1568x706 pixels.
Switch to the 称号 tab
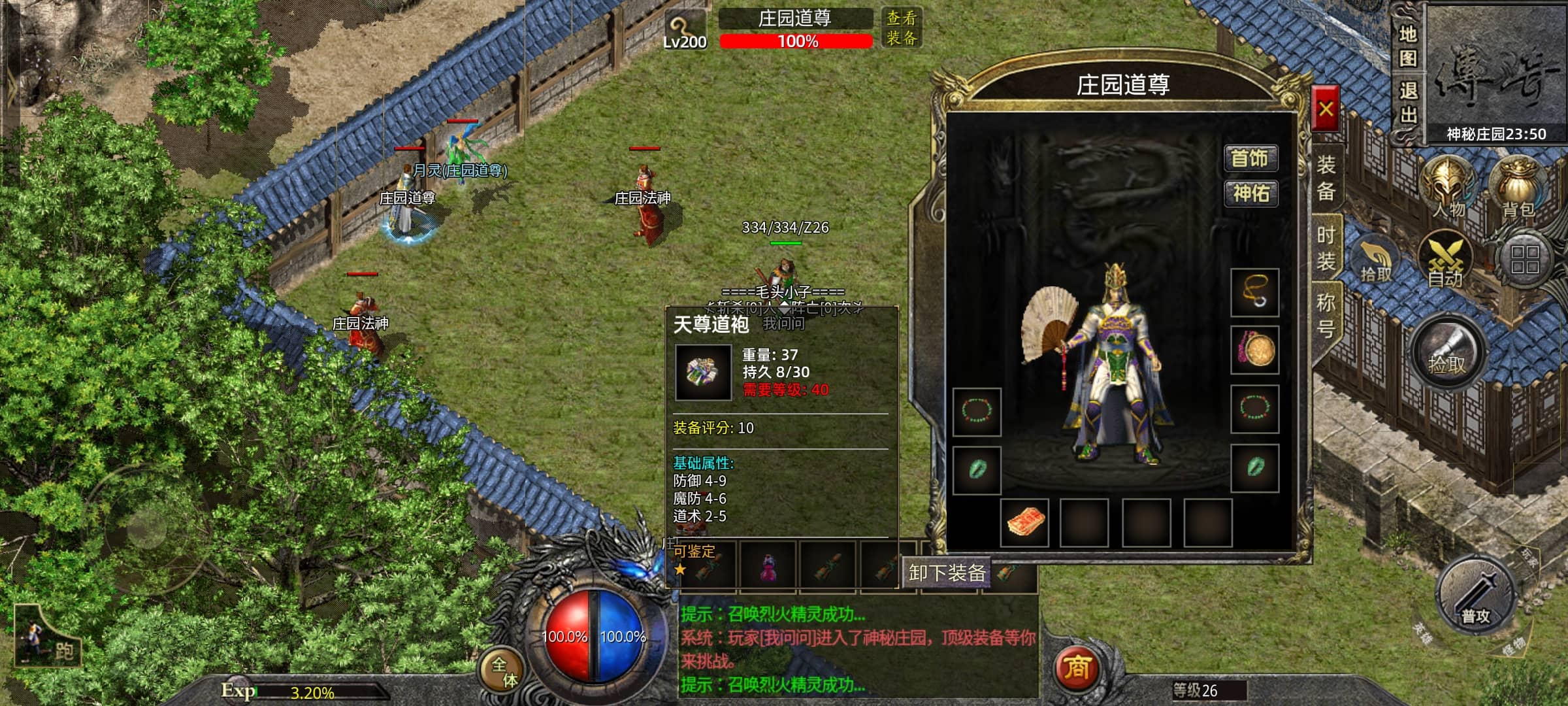(1326, 314)
